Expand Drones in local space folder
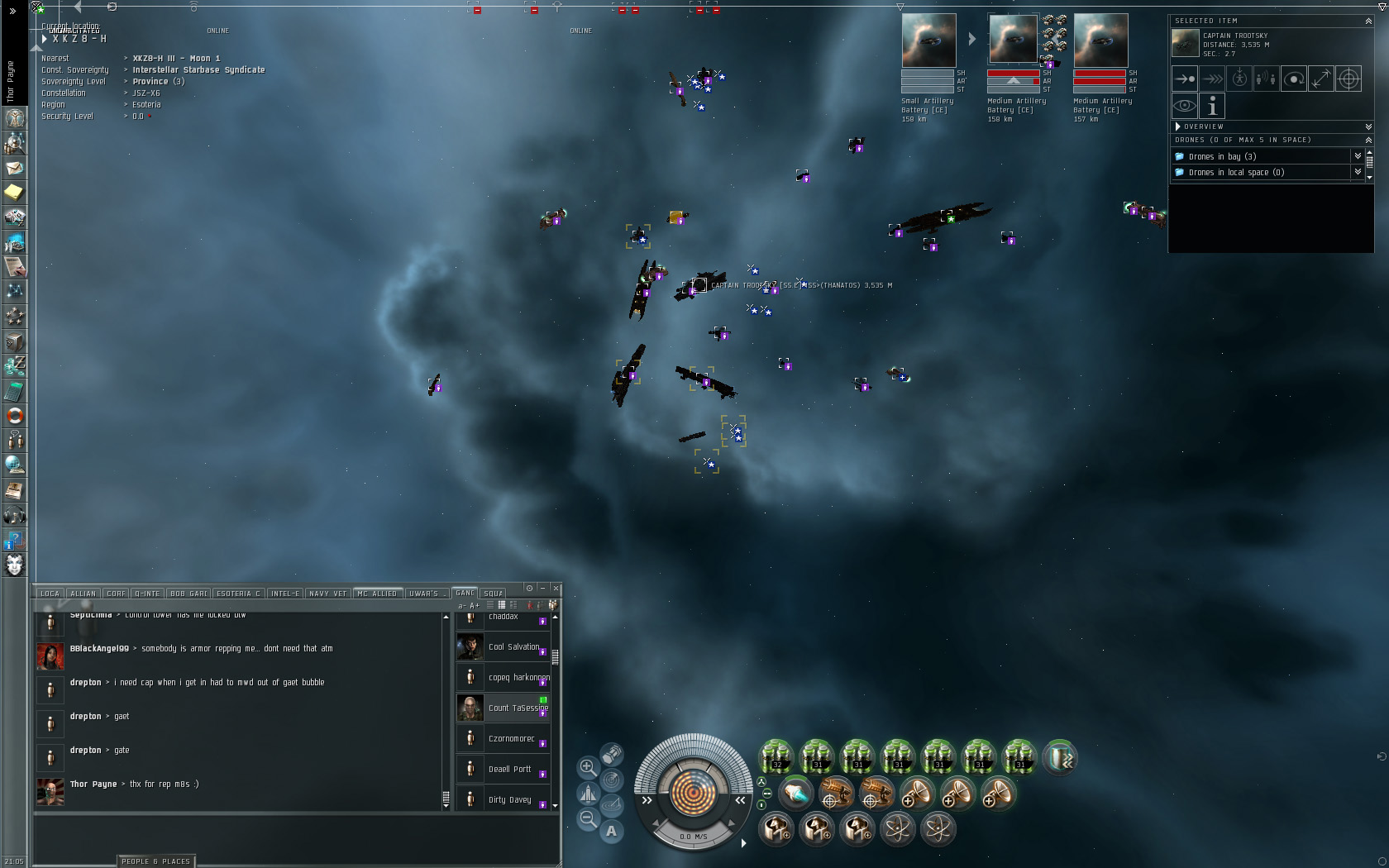1389x868 pixels. [x=1236, y=172]
